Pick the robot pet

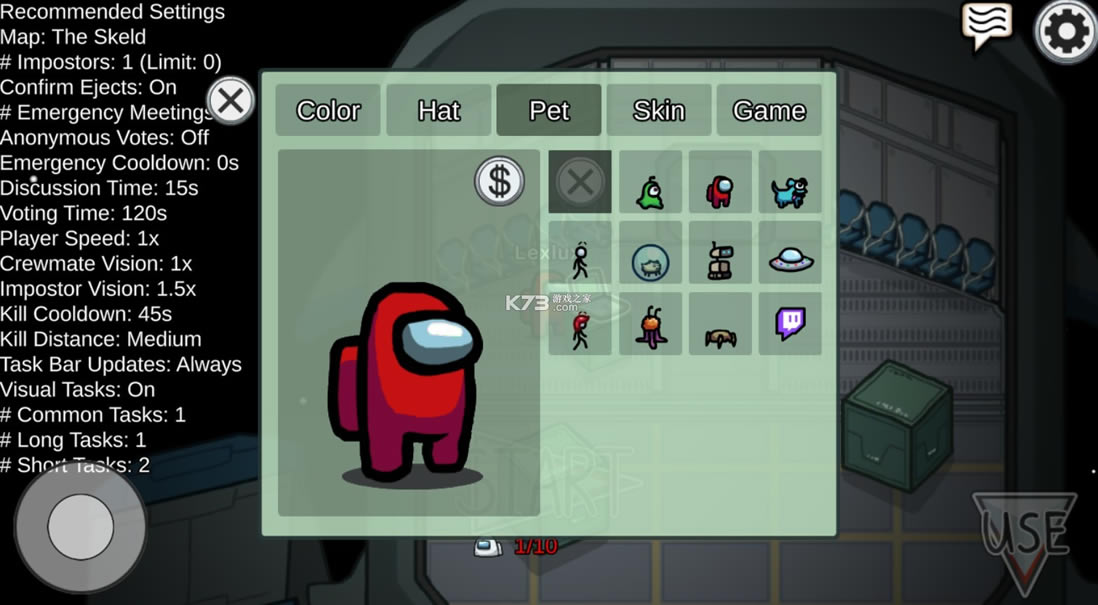click(x=720, y=261)
